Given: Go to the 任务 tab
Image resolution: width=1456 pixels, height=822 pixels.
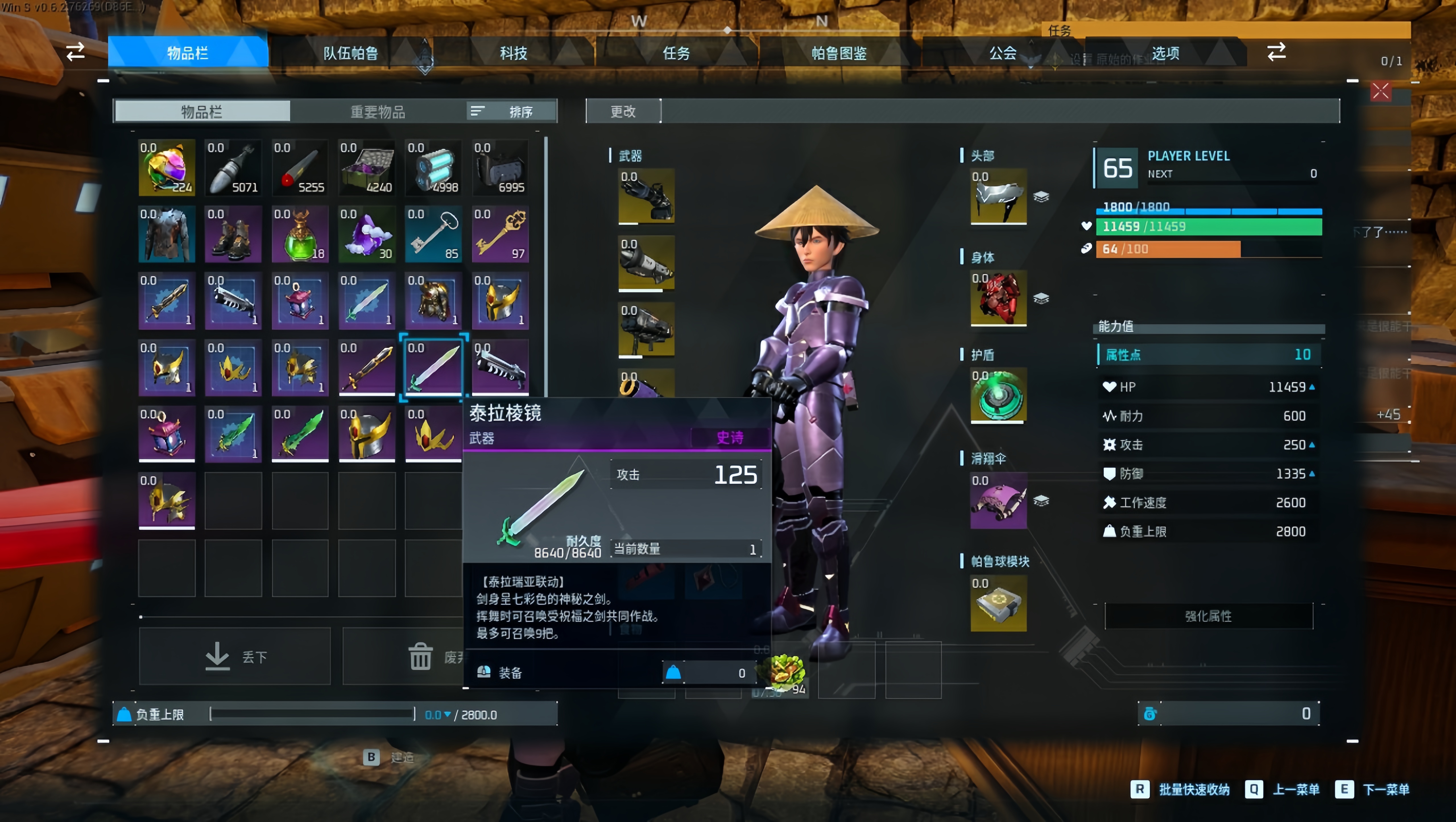Looking at the screenshot, I should coord(676,53).
